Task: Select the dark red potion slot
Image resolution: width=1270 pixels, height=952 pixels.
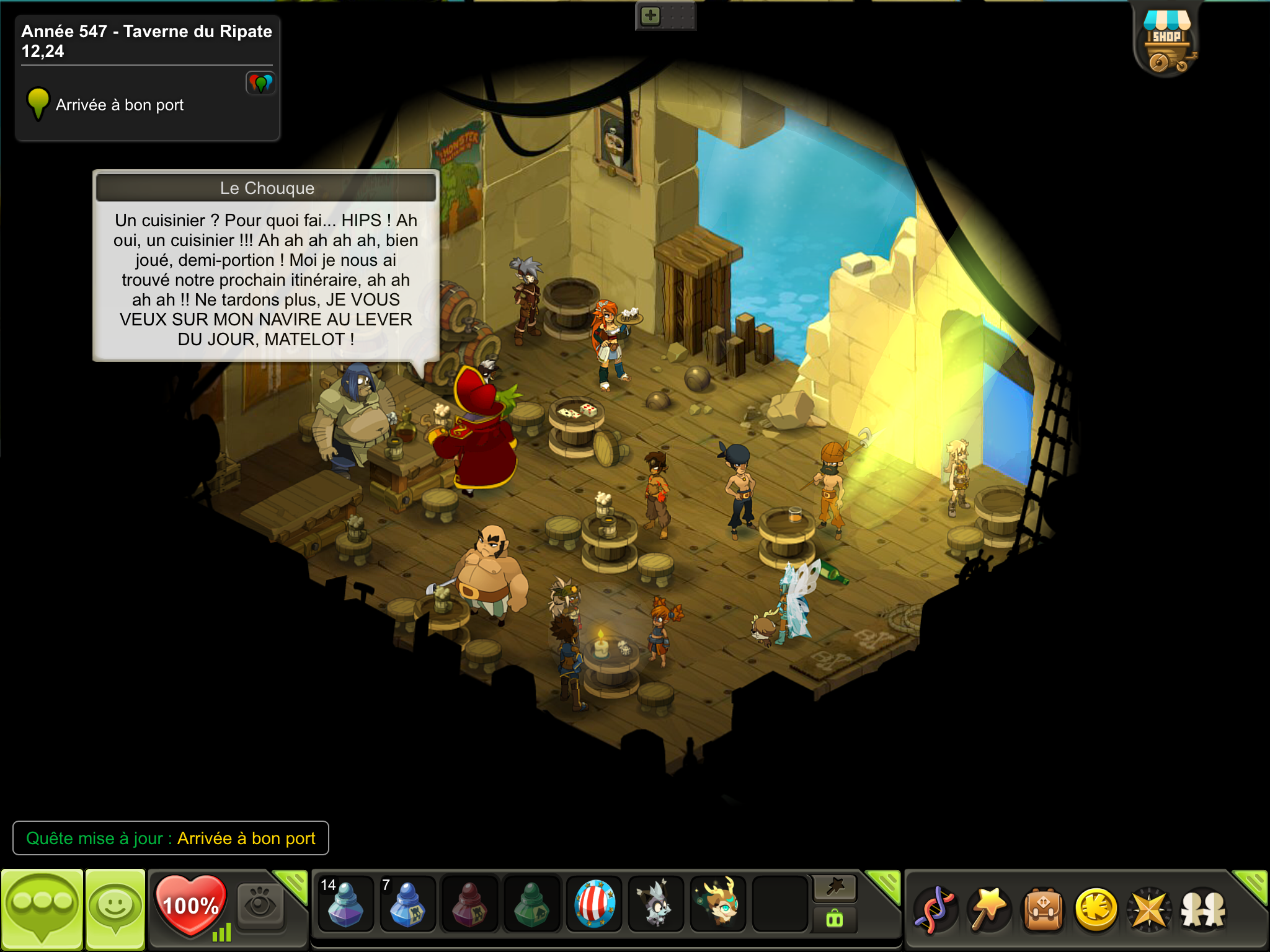Action: click(469, 904)
